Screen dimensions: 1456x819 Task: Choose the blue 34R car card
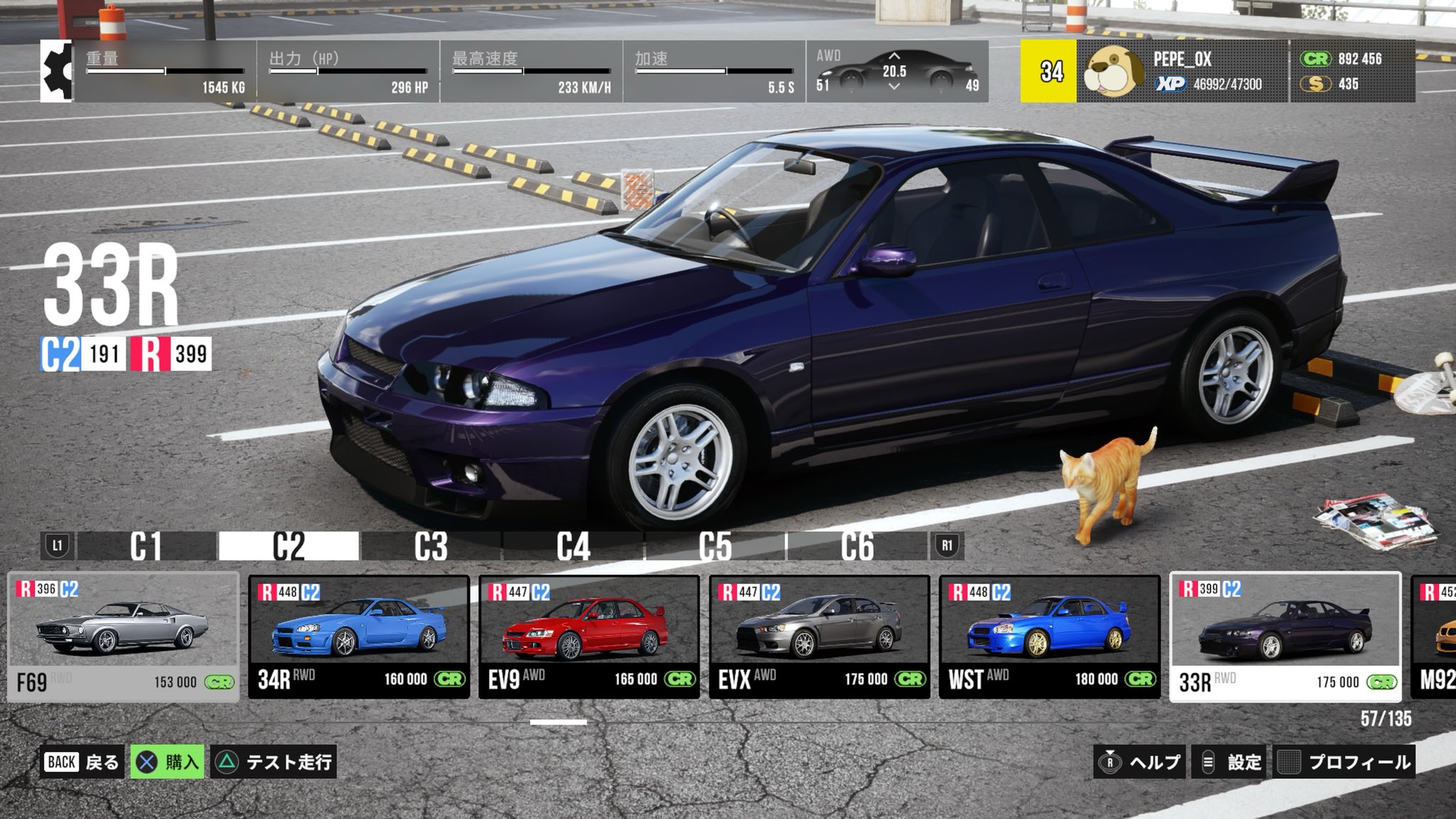[x=359, y=638]
